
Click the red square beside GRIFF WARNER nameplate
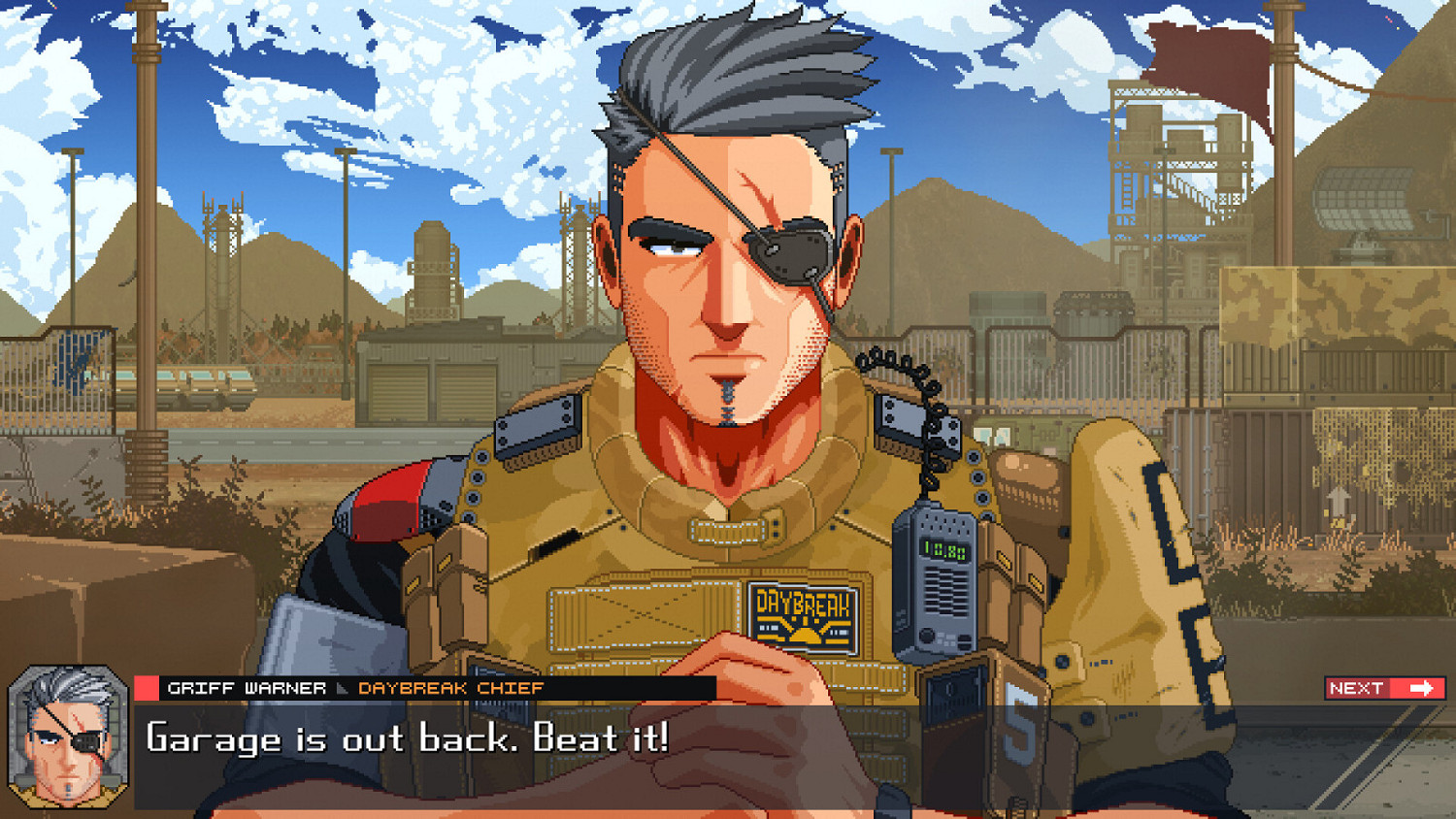(144, 689)
